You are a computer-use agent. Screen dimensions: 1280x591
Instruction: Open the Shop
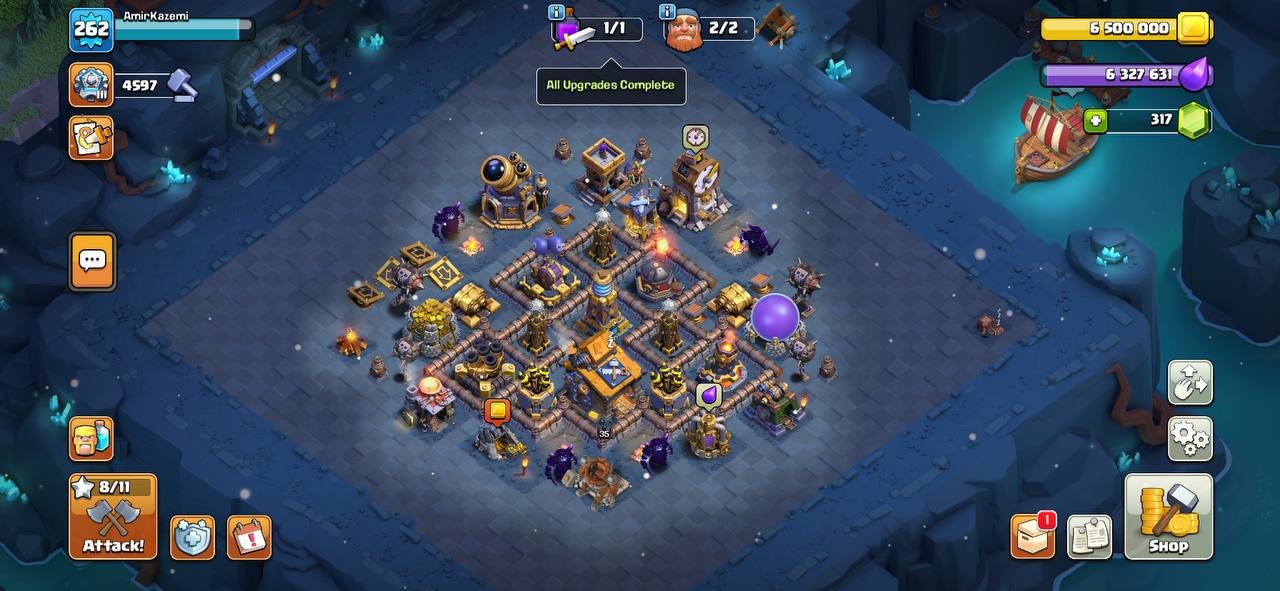click(x=1168, y=516)
